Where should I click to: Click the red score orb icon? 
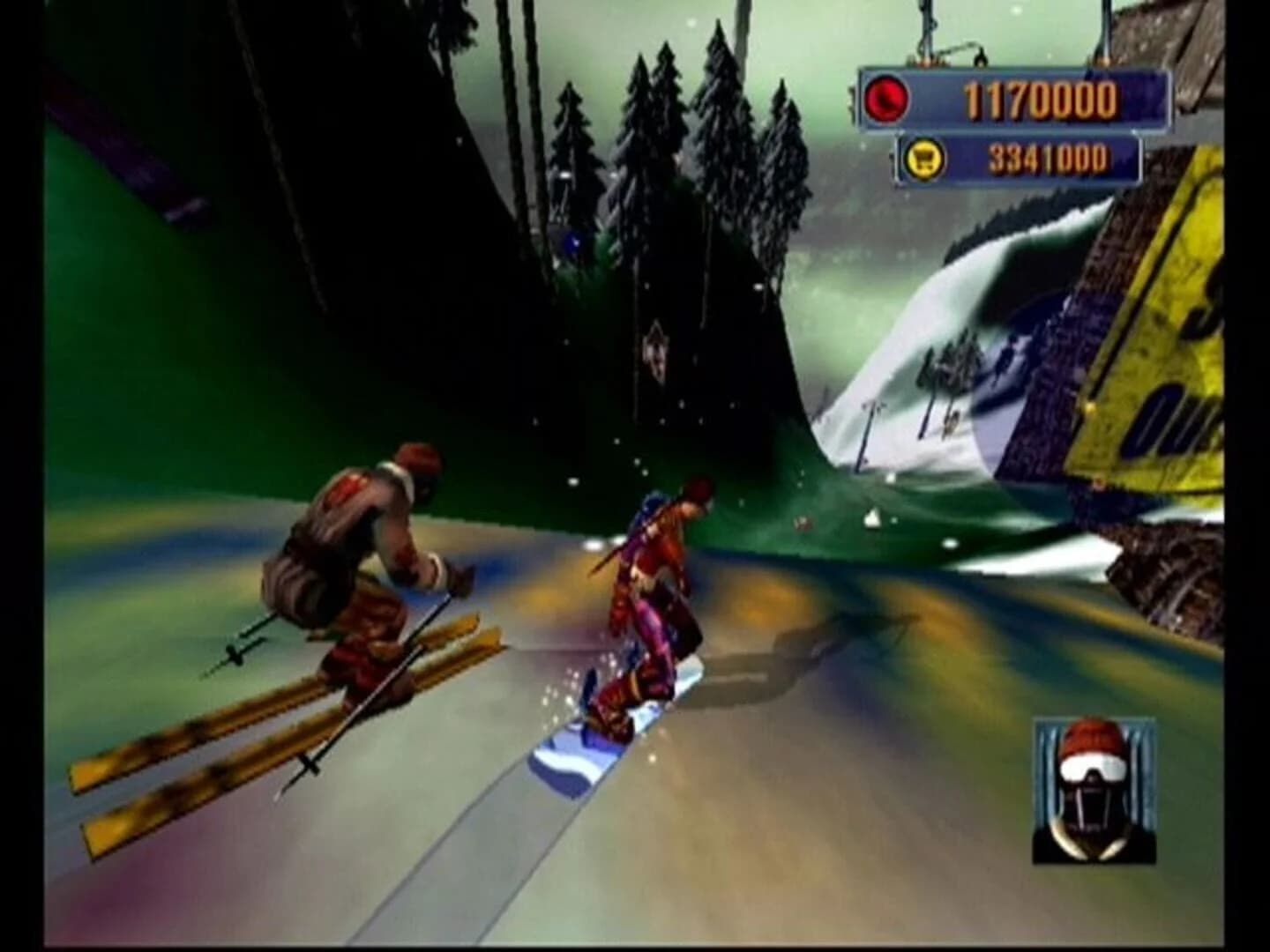point(886,97)
